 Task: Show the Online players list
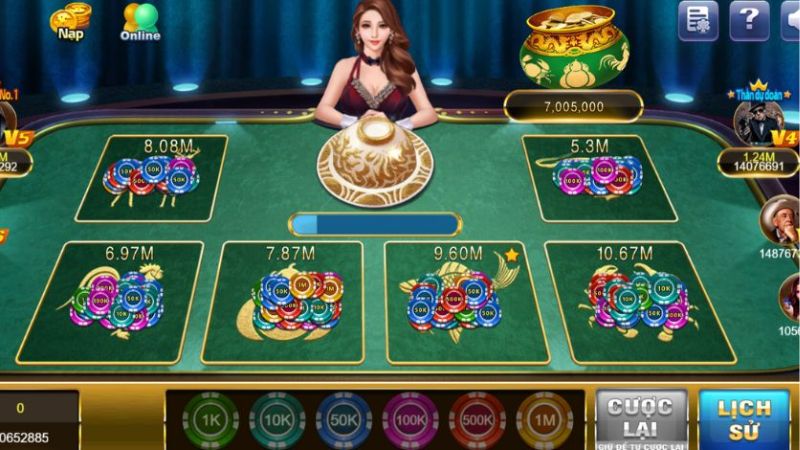[140, 21]
